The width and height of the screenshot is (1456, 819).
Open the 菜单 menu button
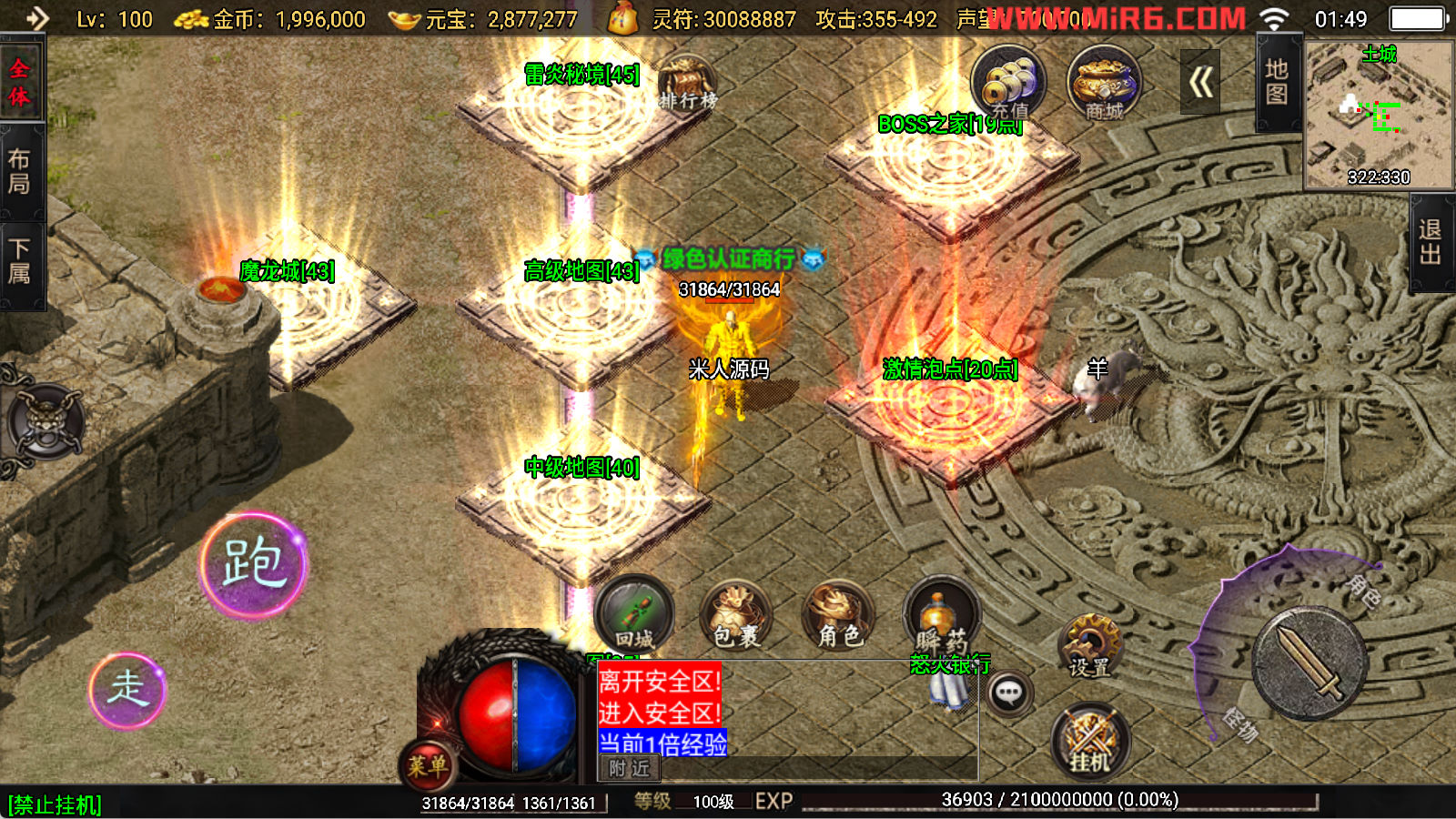coord(426,765)
